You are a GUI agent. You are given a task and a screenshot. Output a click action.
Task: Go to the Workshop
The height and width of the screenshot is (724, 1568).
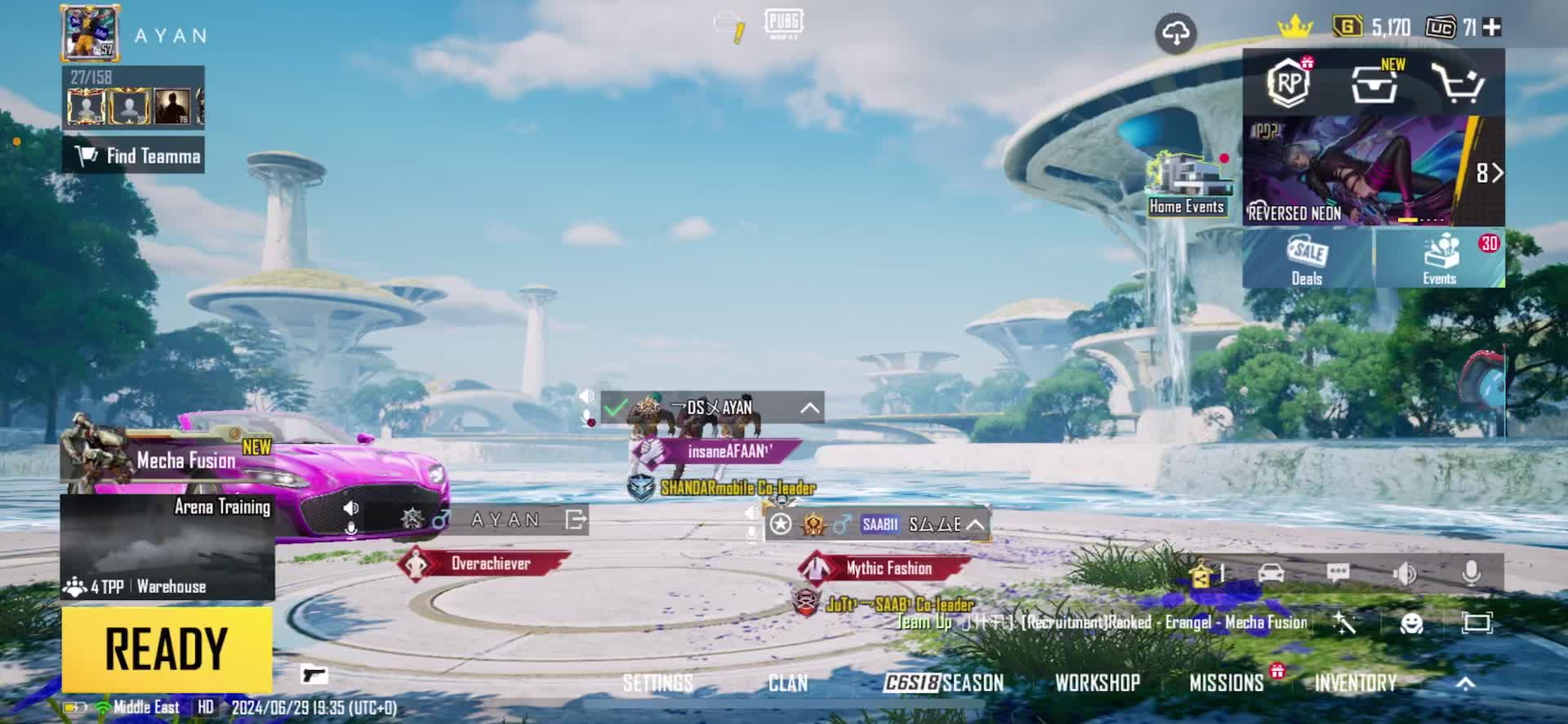[x=1097, y=683]
